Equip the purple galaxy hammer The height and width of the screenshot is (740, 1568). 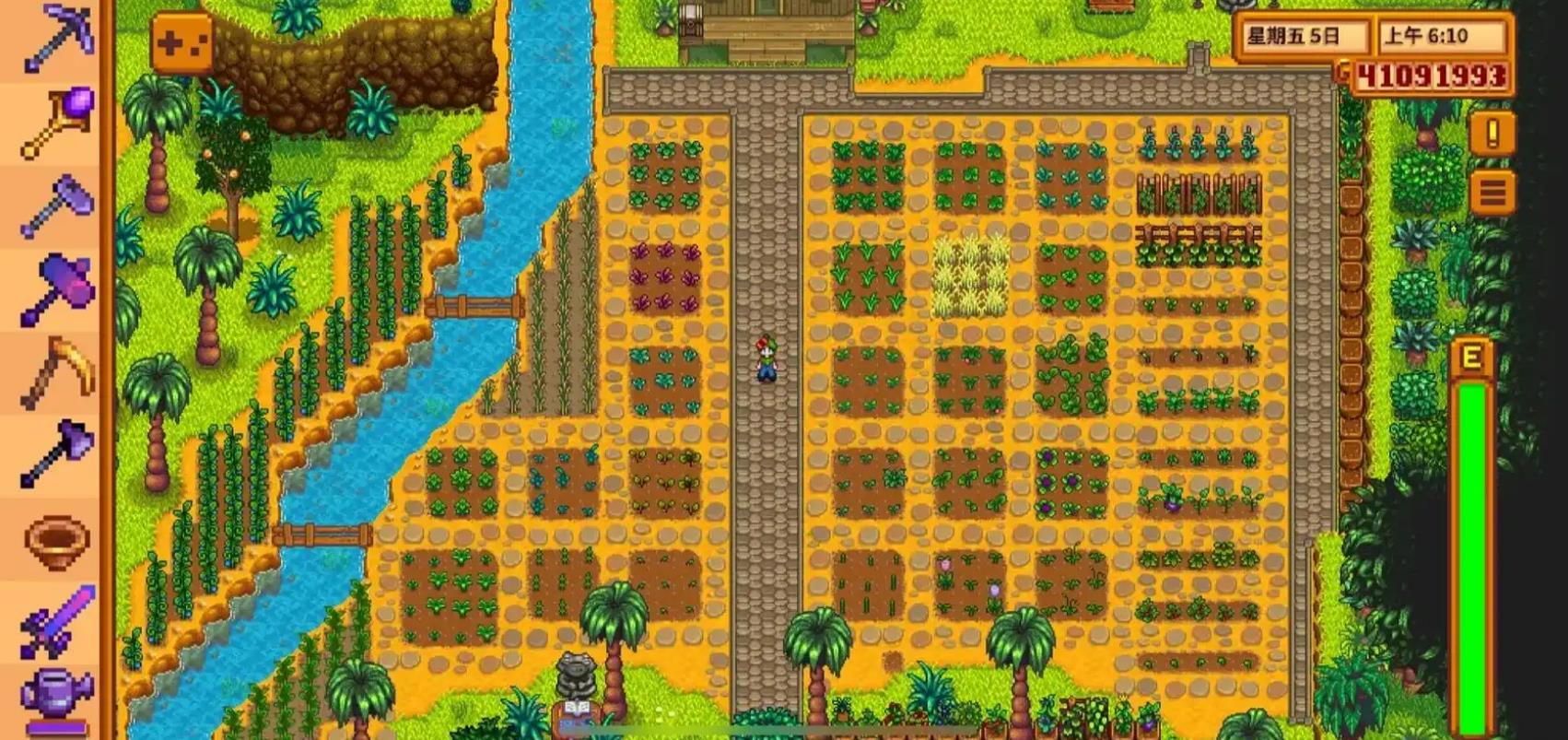[x=57, y=289]
